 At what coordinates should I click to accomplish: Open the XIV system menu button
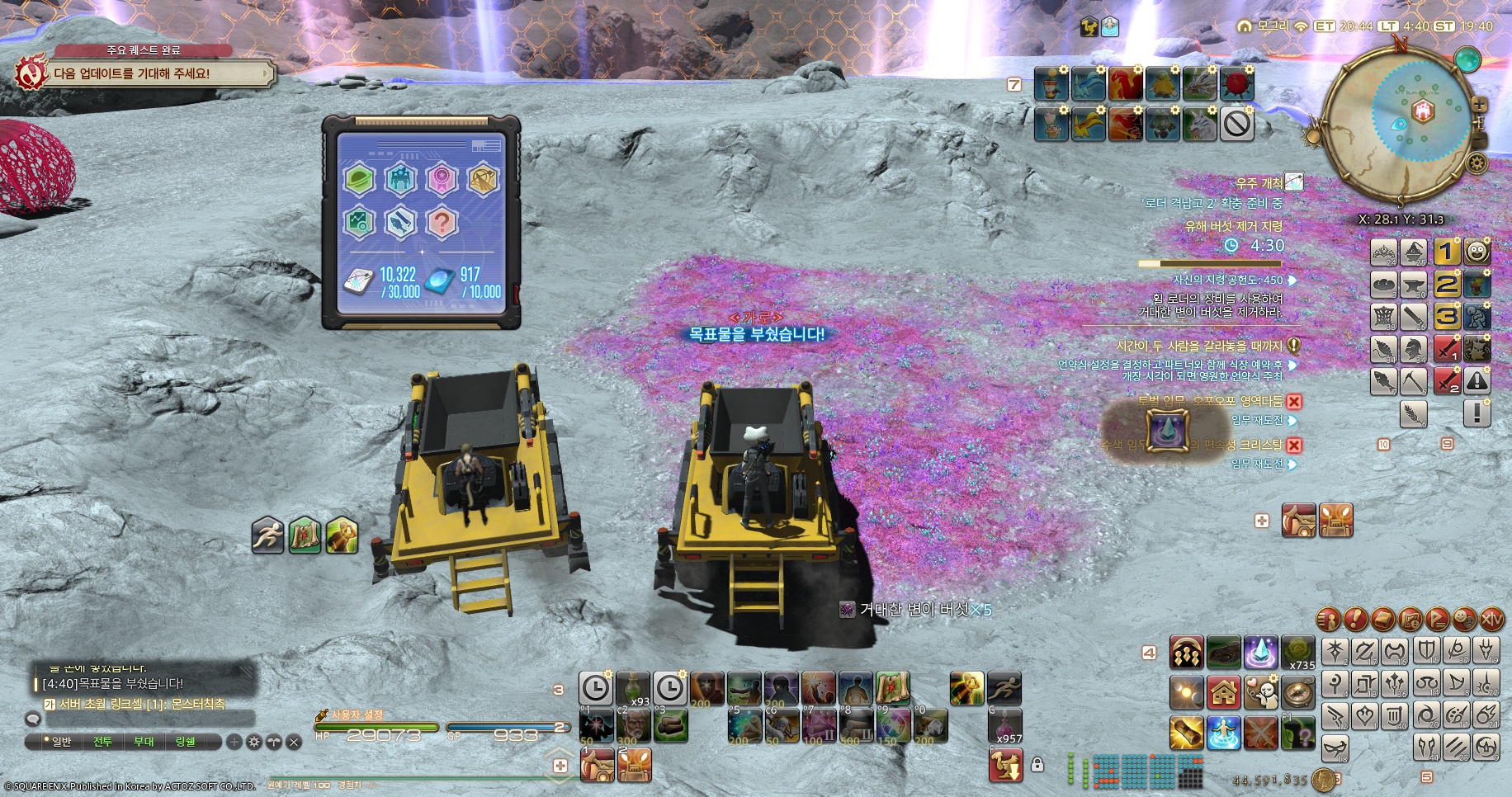point(1492,619)
